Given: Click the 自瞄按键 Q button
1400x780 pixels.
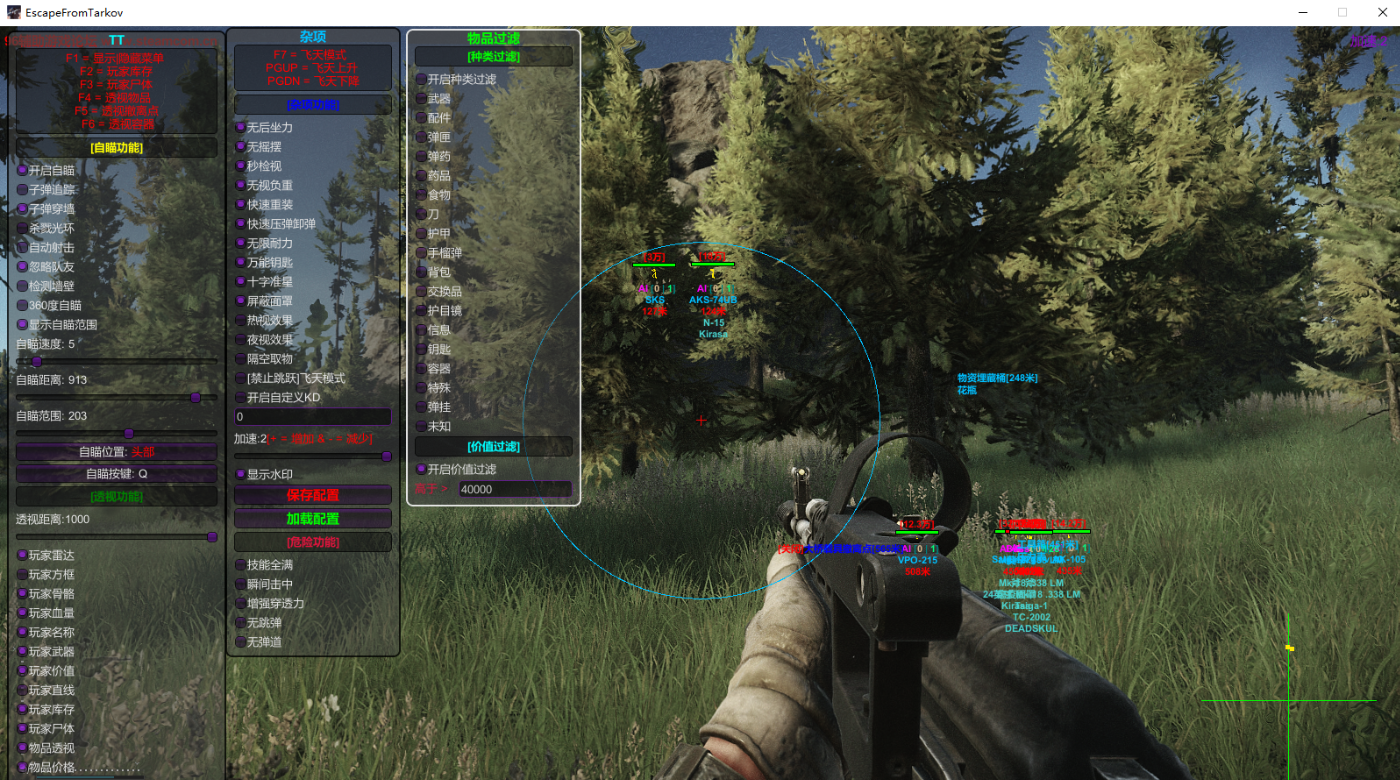Looking at the screenshot, I should (x=116, y=474).
